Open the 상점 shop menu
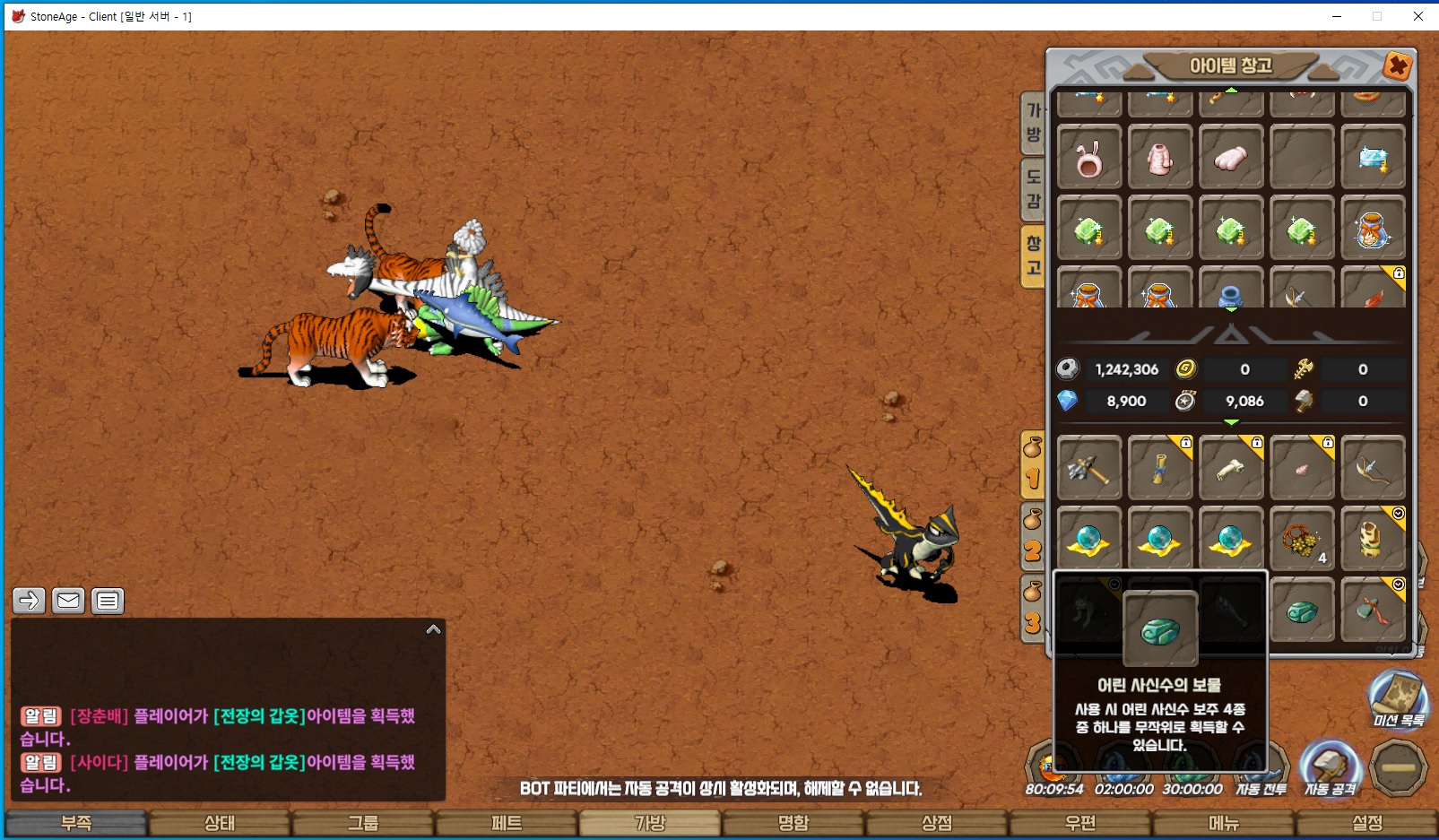Viewport: 1439px width, 840px height. pos(937,823)
